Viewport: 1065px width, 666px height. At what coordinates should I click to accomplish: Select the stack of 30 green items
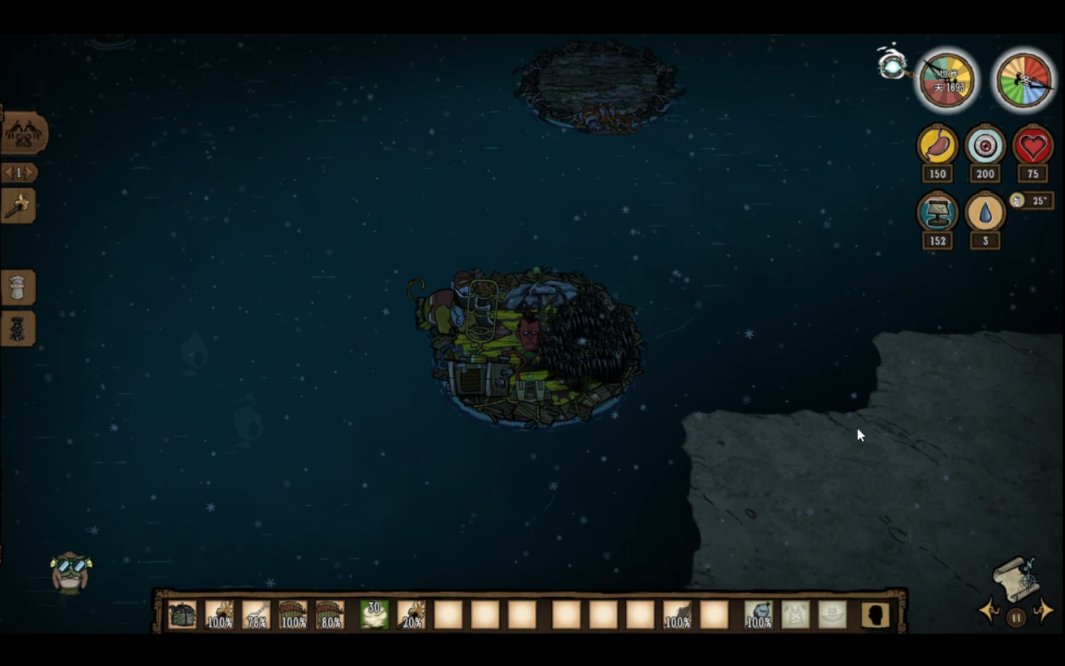[374, 615]
